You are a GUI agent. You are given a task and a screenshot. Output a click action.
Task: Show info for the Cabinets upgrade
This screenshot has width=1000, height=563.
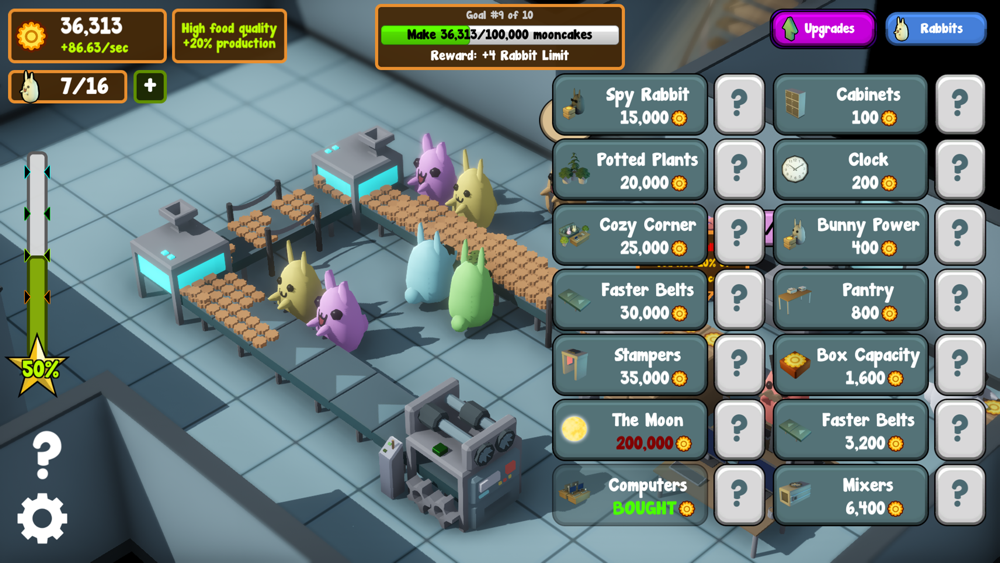960,104
